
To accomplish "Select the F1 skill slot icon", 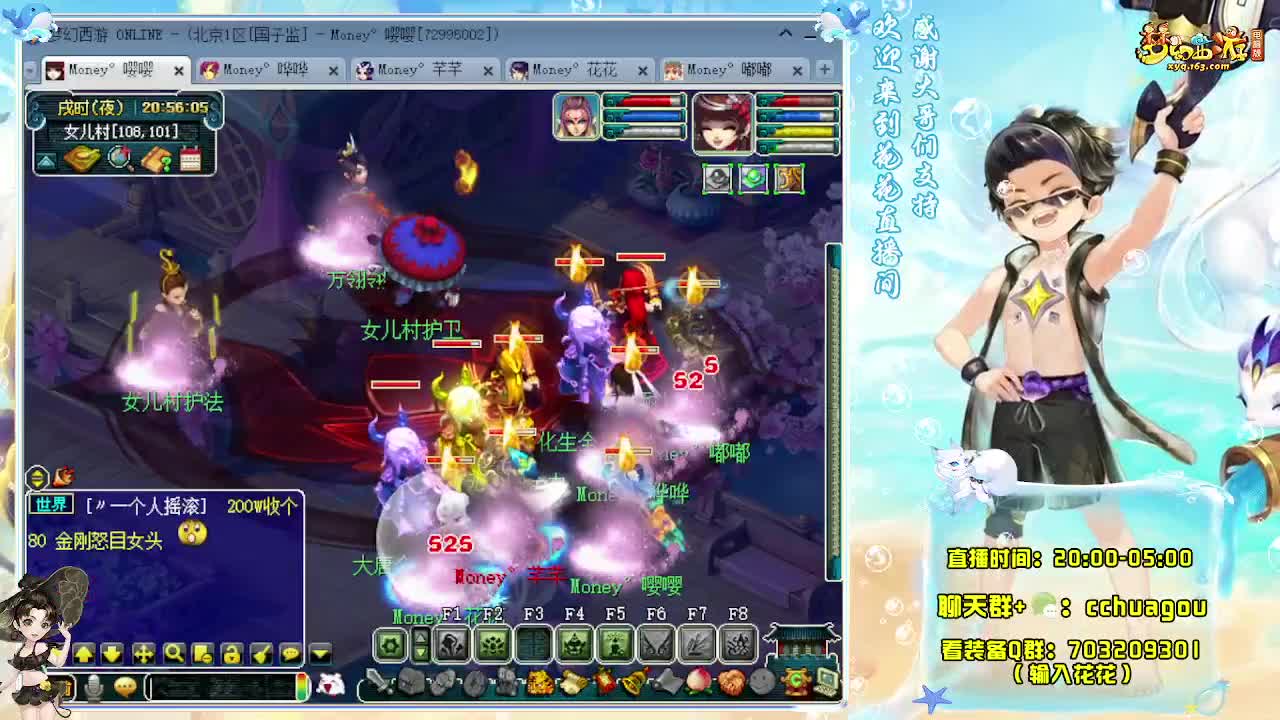I will 452,645.
